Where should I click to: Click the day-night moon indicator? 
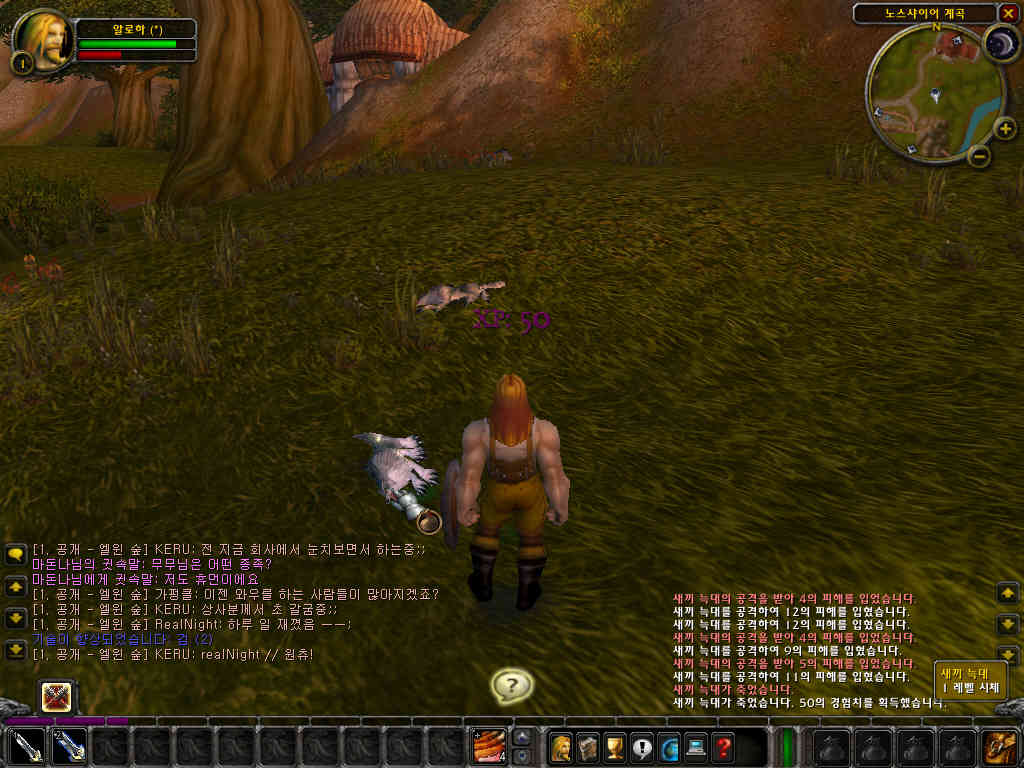coord(999,44)
